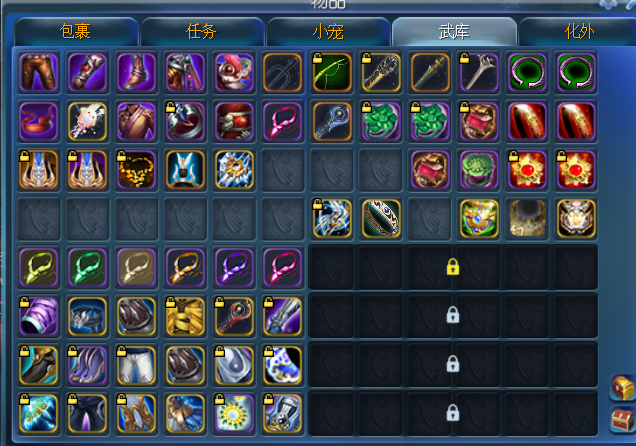Select the bright green necklace item
Image resolution: width=636 pixels, height=446 pixels.
(x=87, y=267)
